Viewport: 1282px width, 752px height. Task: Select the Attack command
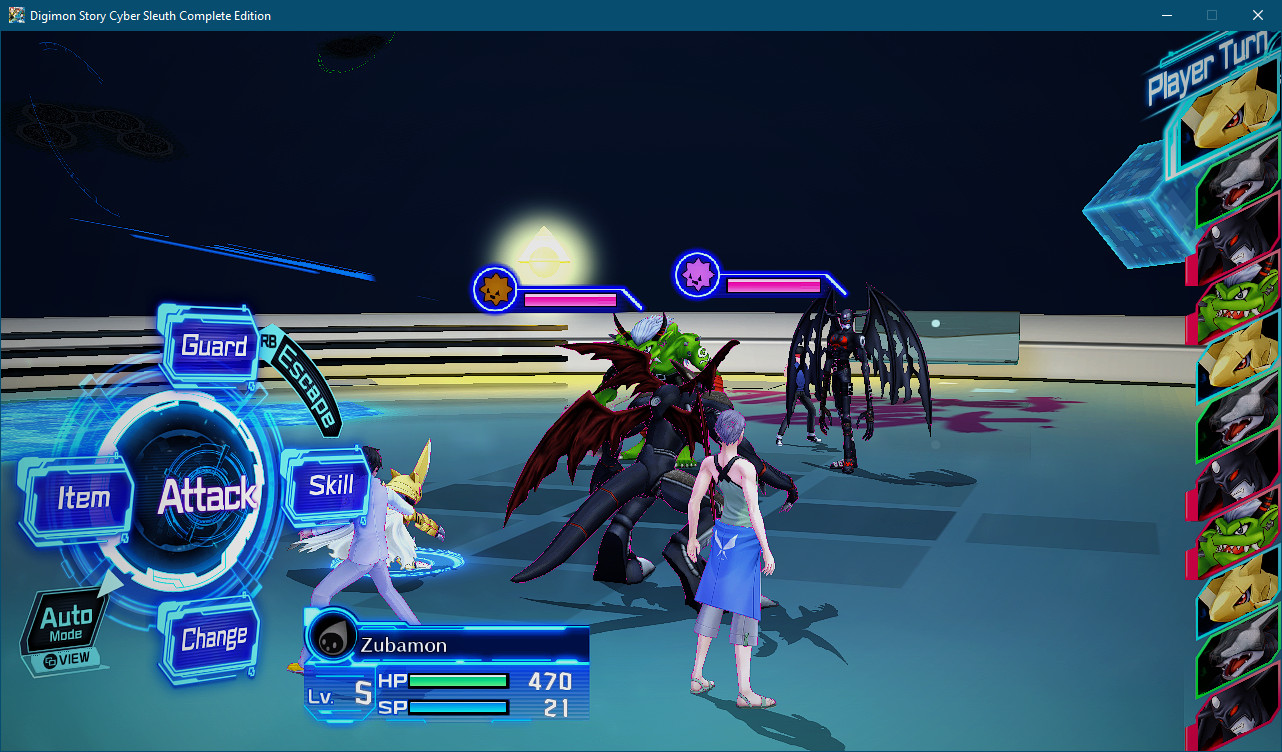[208, 496]
